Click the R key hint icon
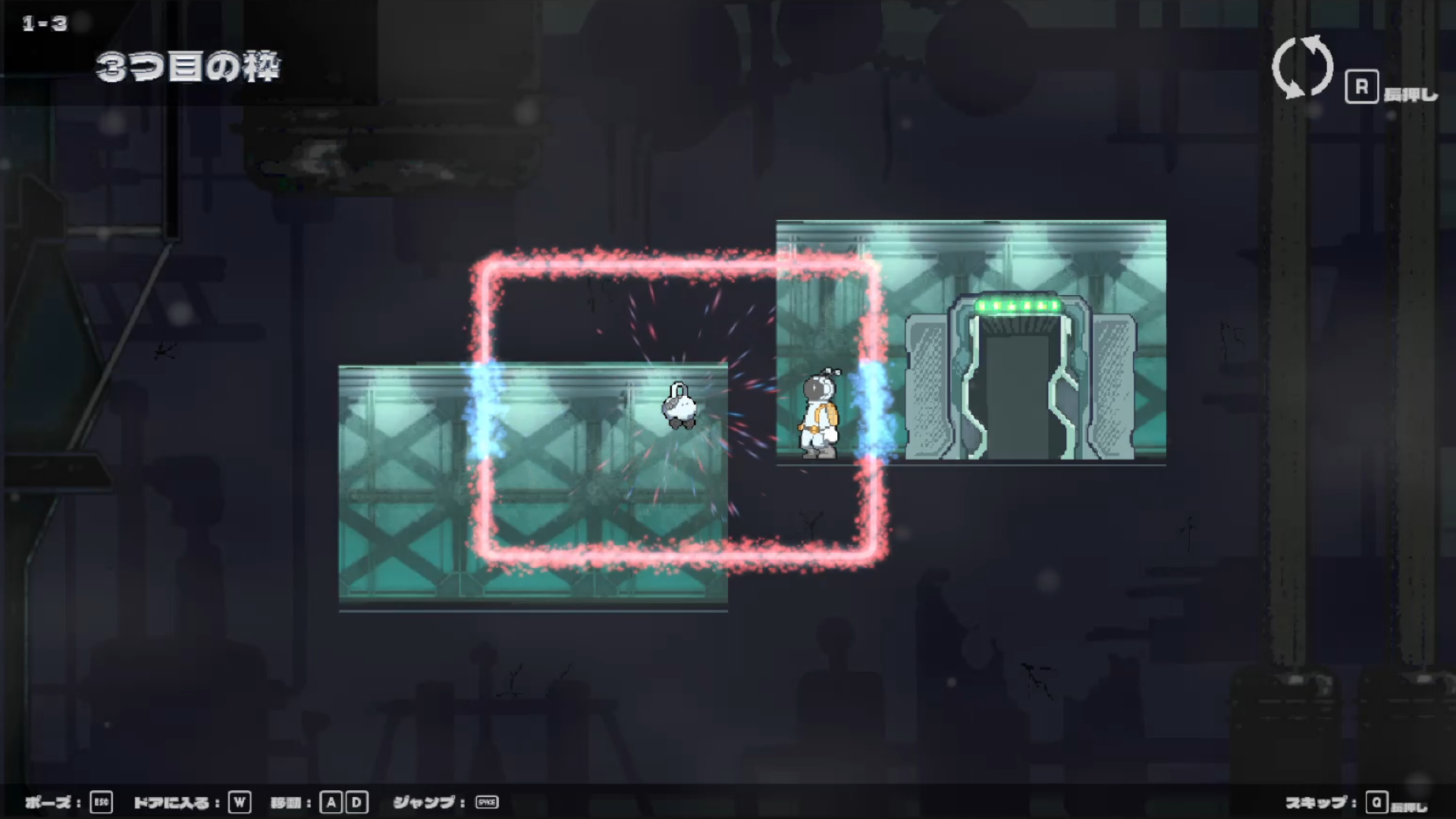Viewport: 1456px width, 819px height. pos(1363,88)
